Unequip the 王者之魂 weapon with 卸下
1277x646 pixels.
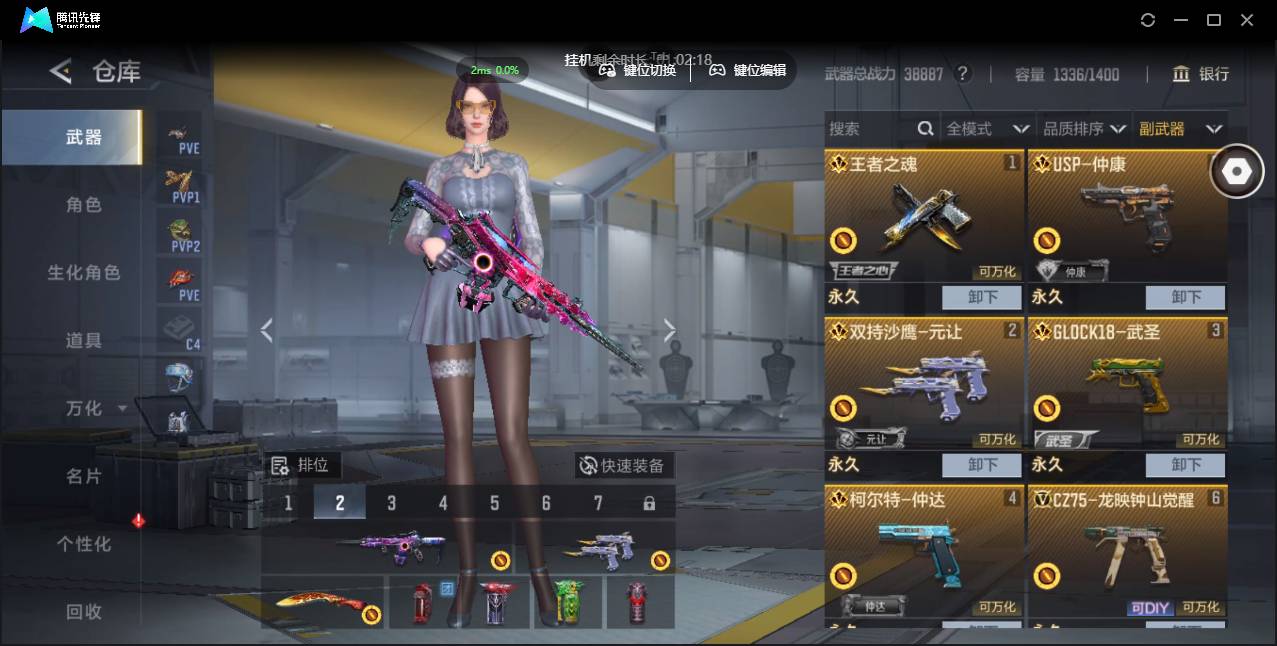click(x=982, y=297)
